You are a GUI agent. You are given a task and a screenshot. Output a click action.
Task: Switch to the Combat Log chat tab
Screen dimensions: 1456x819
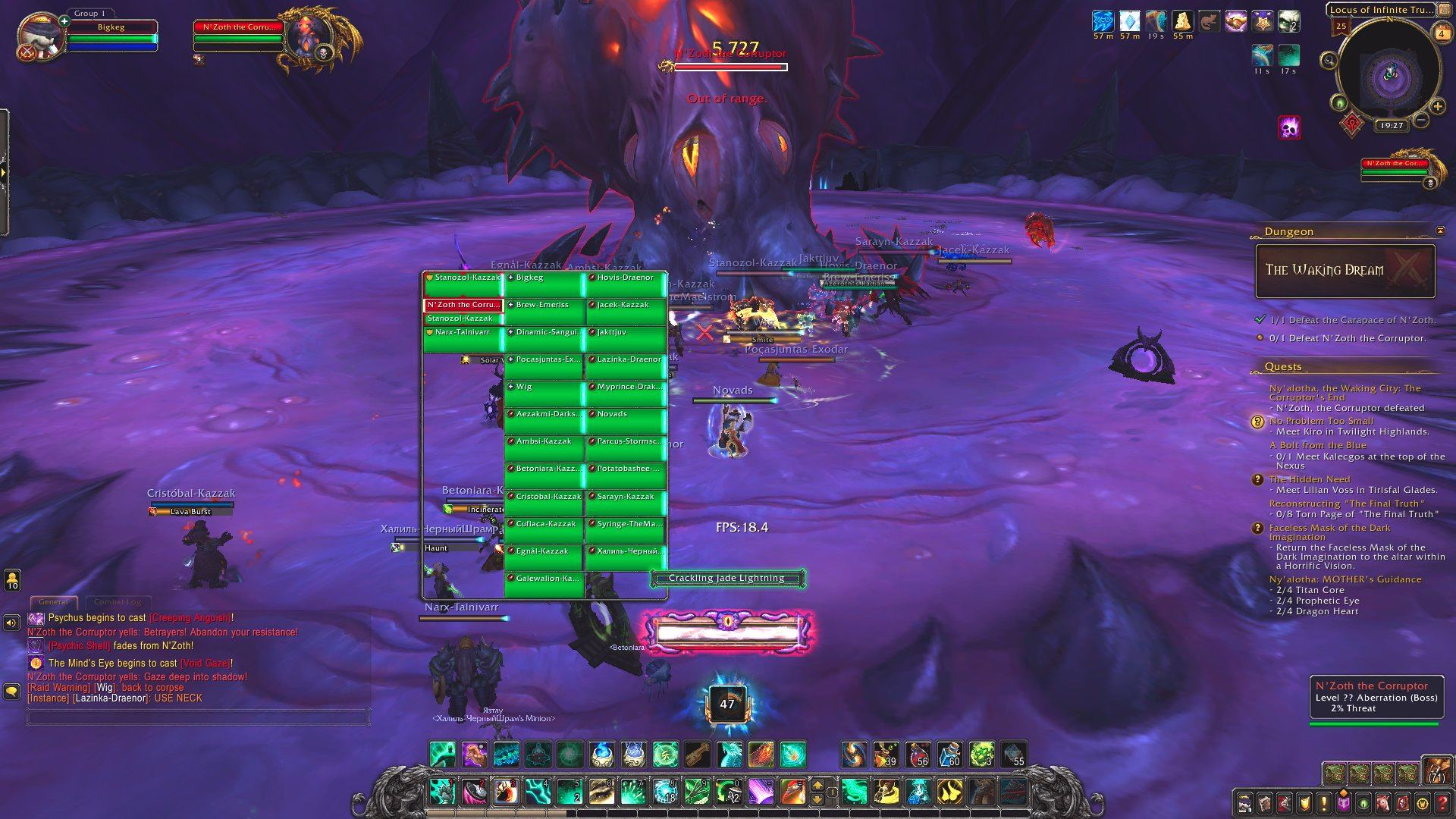tap(117, 602)
